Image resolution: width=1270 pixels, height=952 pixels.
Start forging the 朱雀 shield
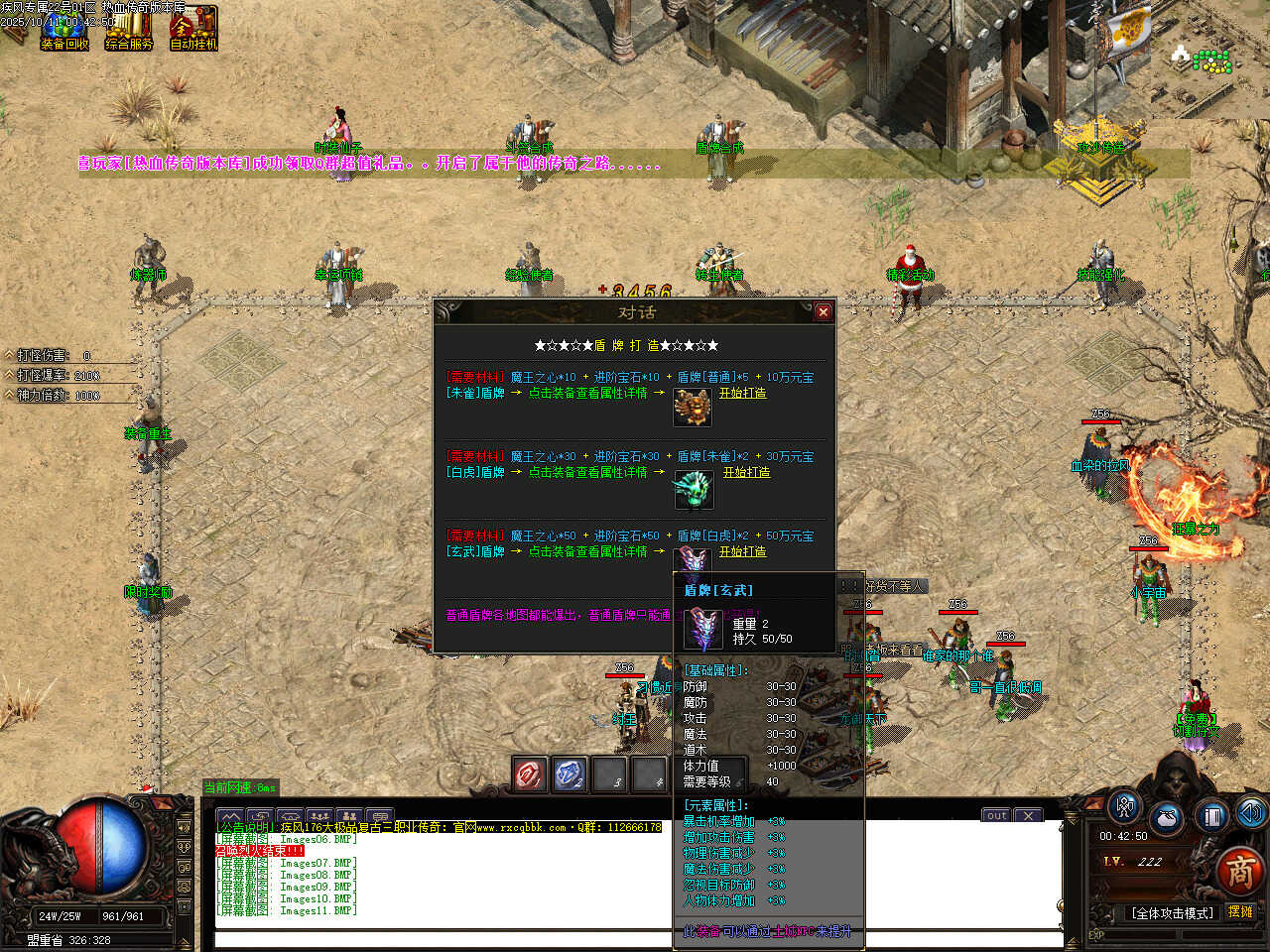click(742, 393)
